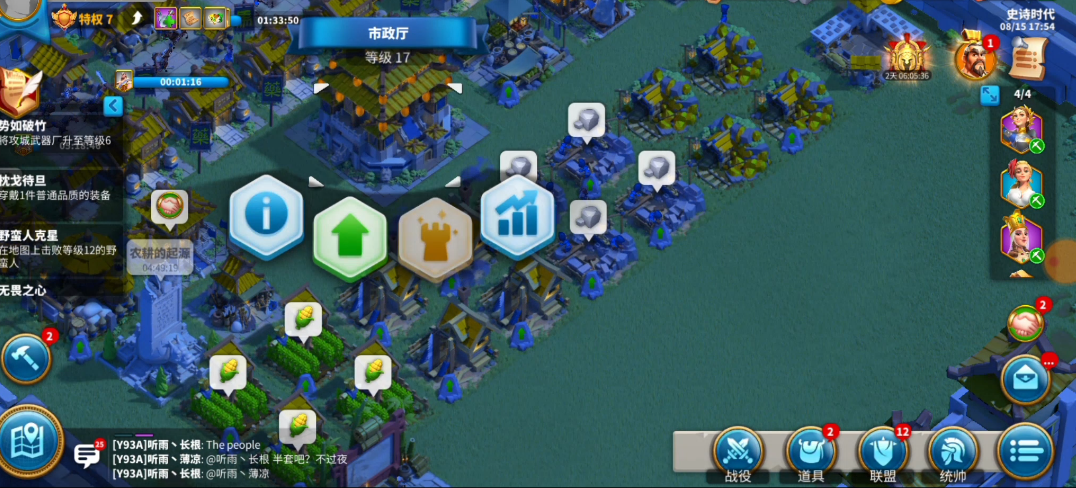Tap the alliance help handshake icon

pyautogui.click(x=1024, y=323)
